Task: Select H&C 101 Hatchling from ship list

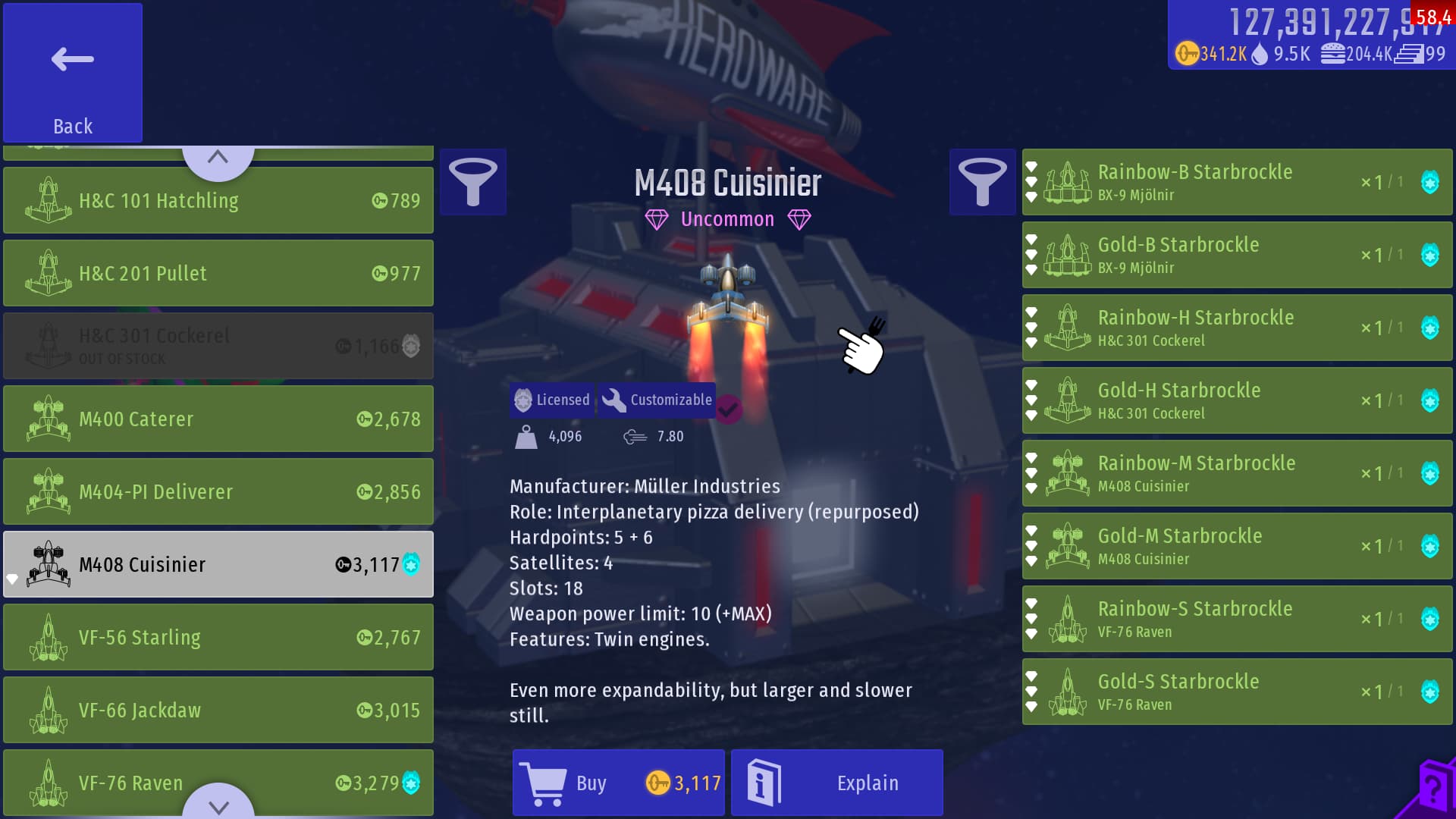Action: click(218, 200)
